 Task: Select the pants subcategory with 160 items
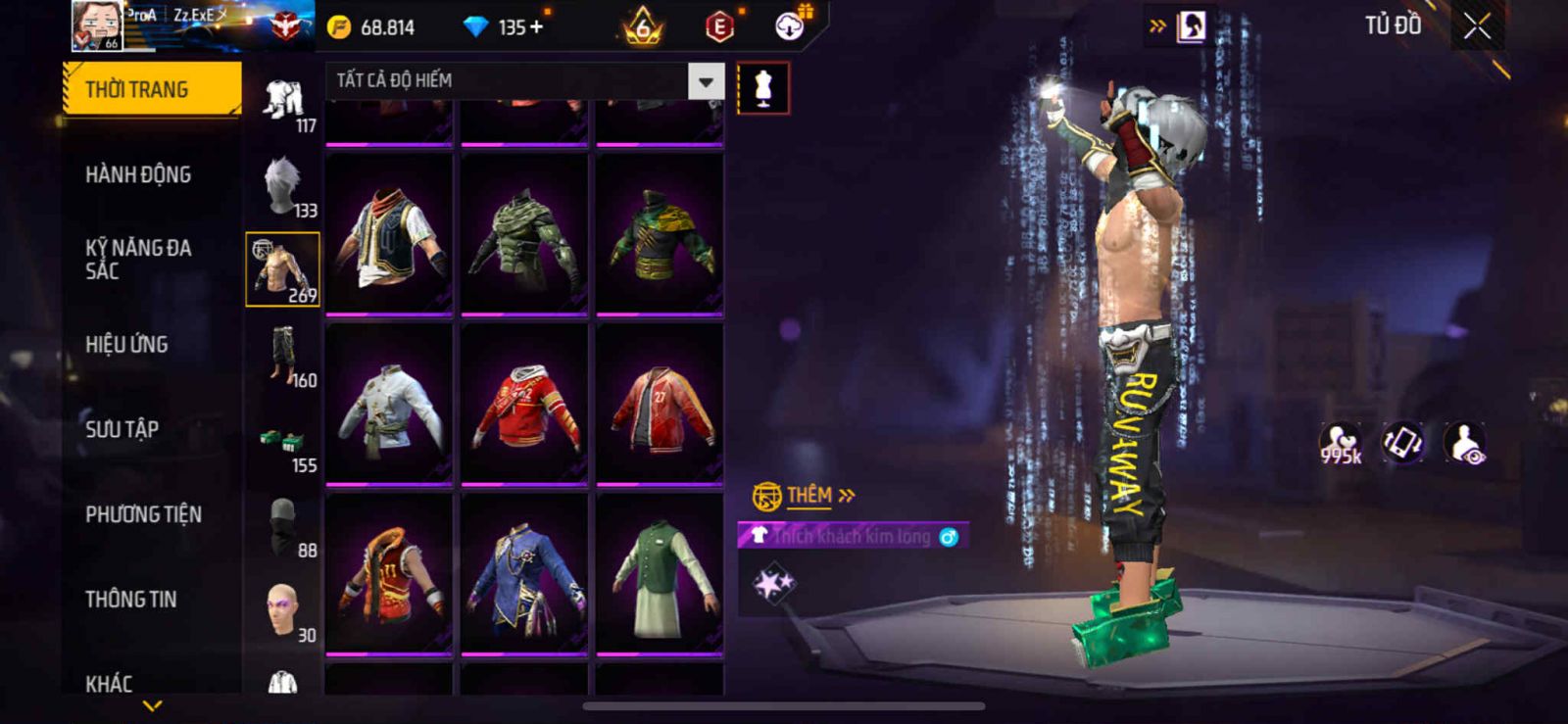coord(283,357)
